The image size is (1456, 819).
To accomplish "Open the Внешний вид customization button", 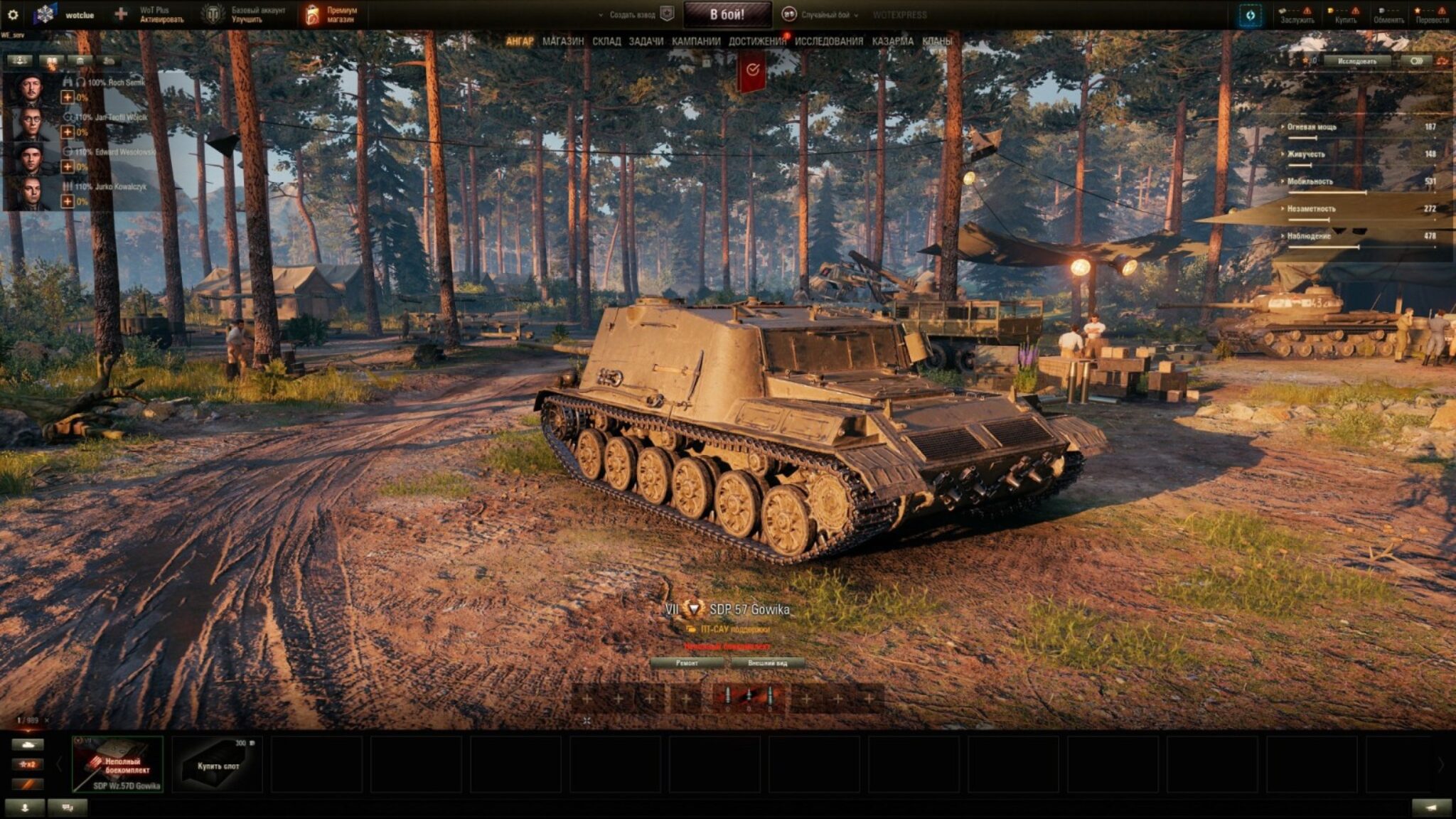I will 768,663.
